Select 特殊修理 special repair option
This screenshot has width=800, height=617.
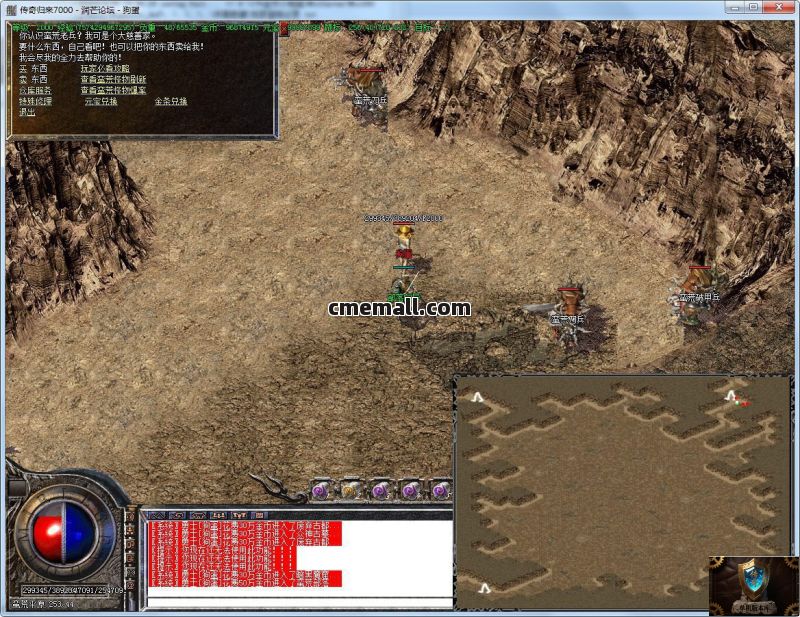(x=35, y=101)
